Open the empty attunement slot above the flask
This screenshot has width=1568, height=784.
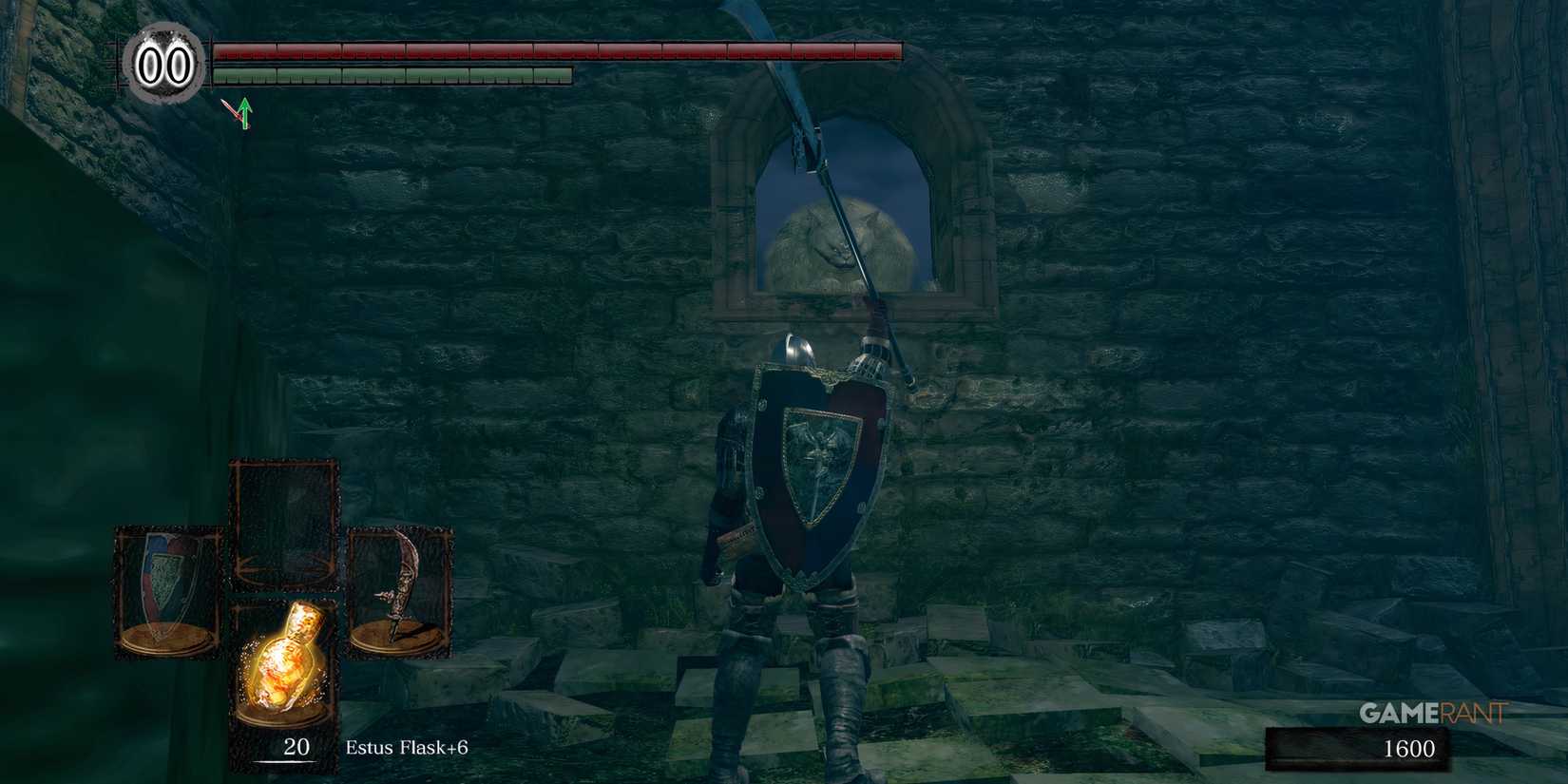click(x=282, y=518)
